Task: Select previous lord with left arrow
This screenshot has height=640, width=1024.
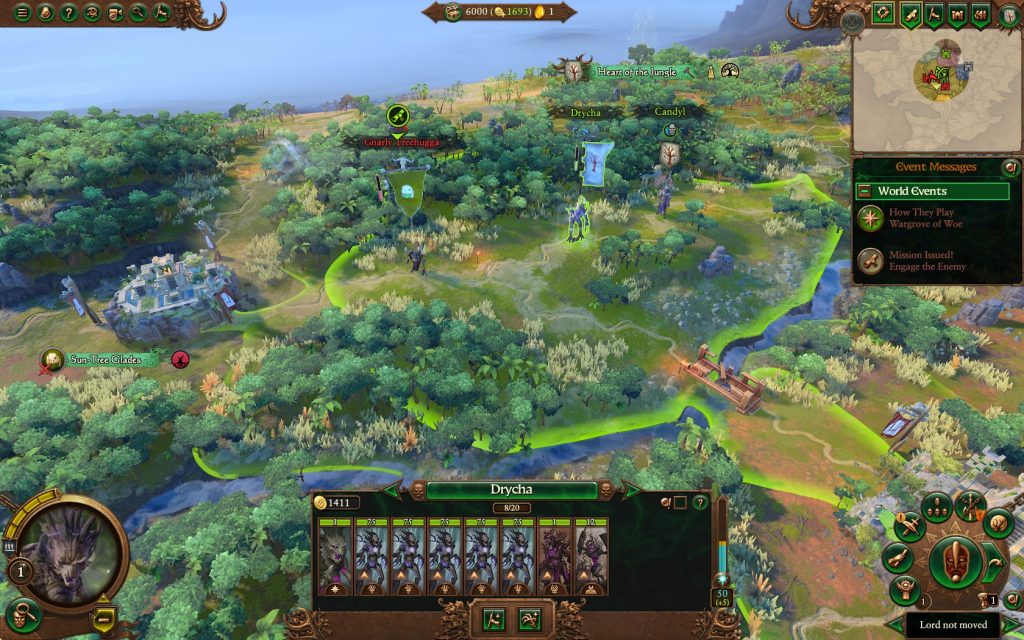Action: [417, 490]
